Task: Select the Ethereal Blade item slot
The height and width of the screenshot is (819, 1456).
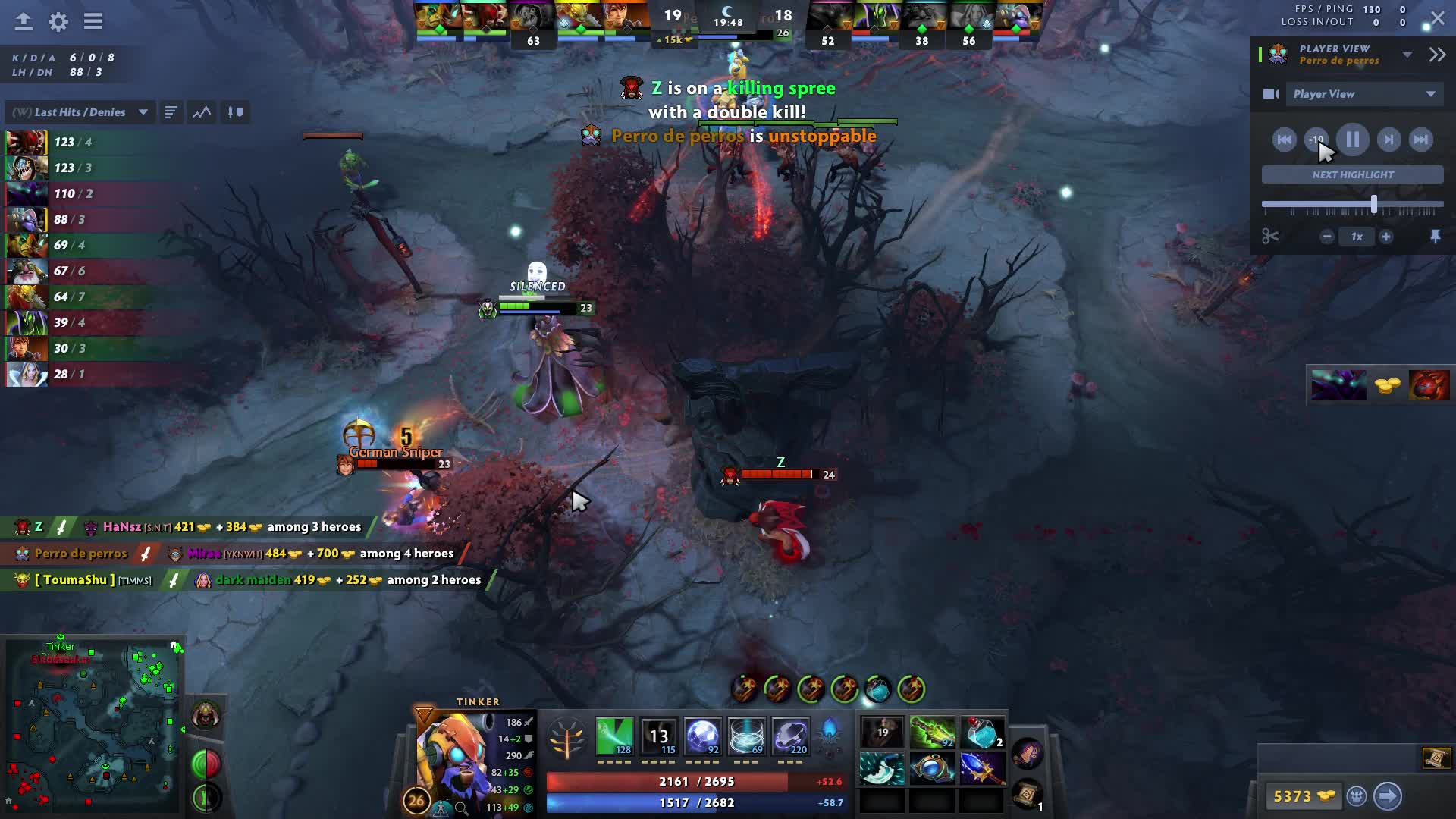Action: (932, 733)
